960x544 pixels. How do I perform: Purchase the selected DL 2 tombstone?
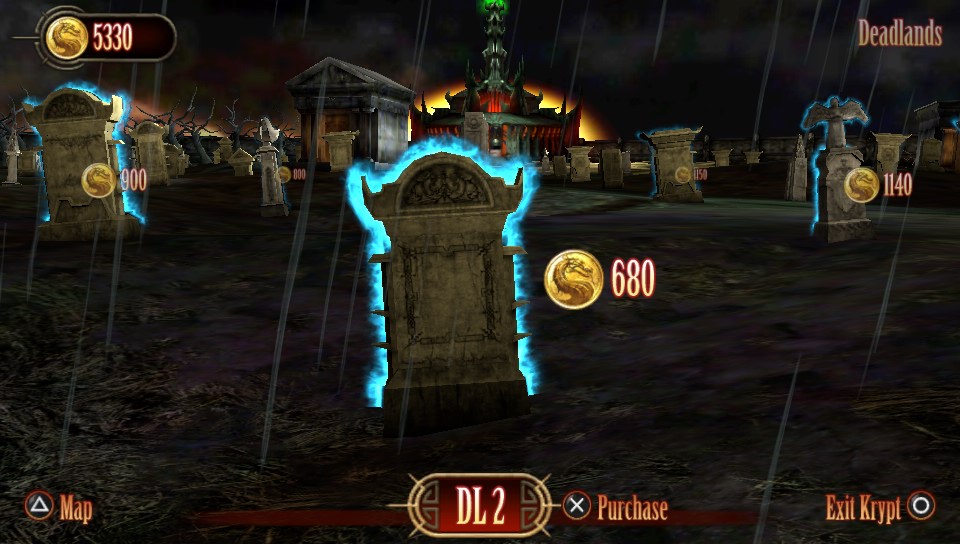pos(616,508)
